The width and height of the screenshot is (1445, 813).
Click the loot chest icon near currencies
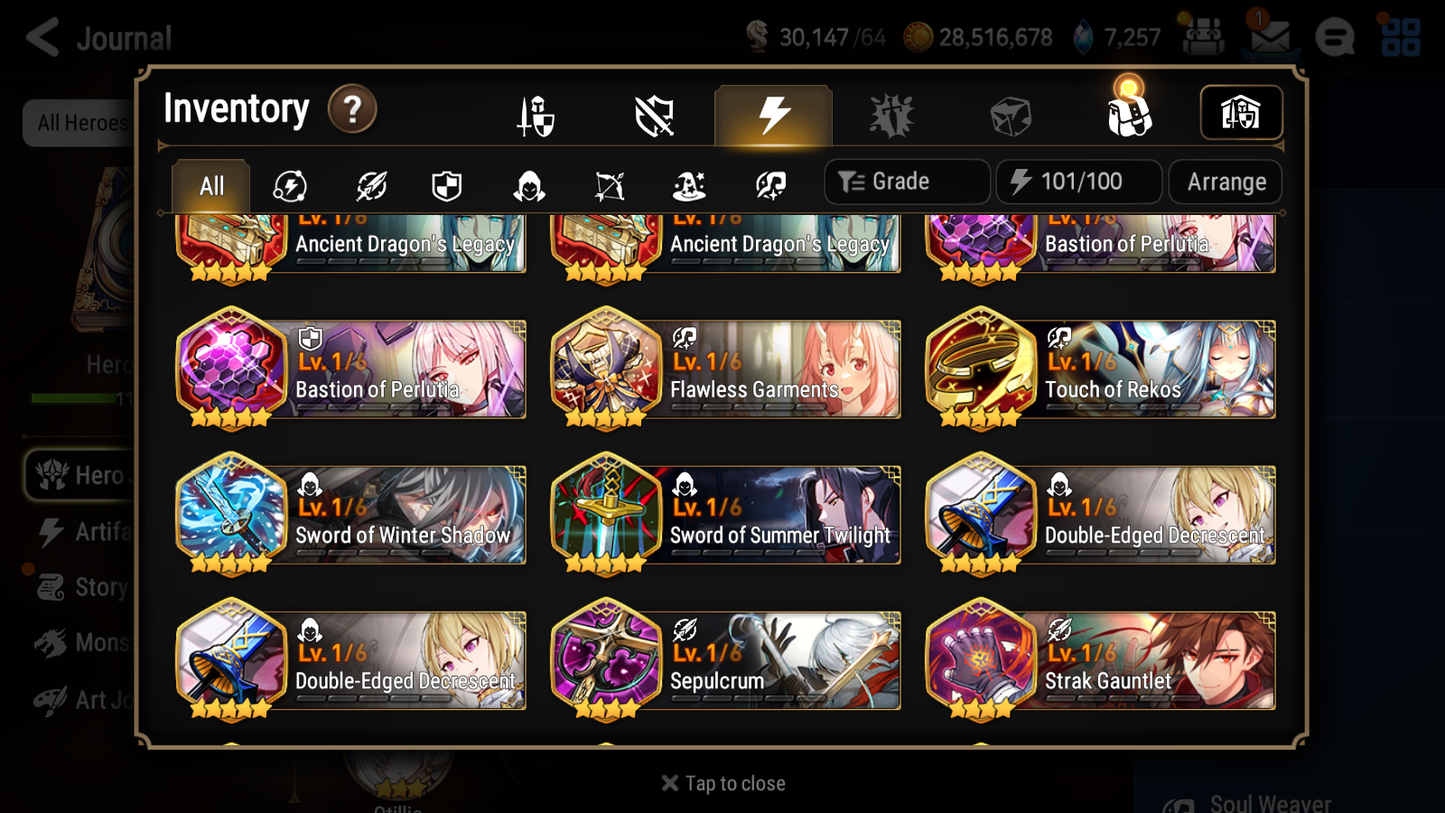coord(1201,36)
